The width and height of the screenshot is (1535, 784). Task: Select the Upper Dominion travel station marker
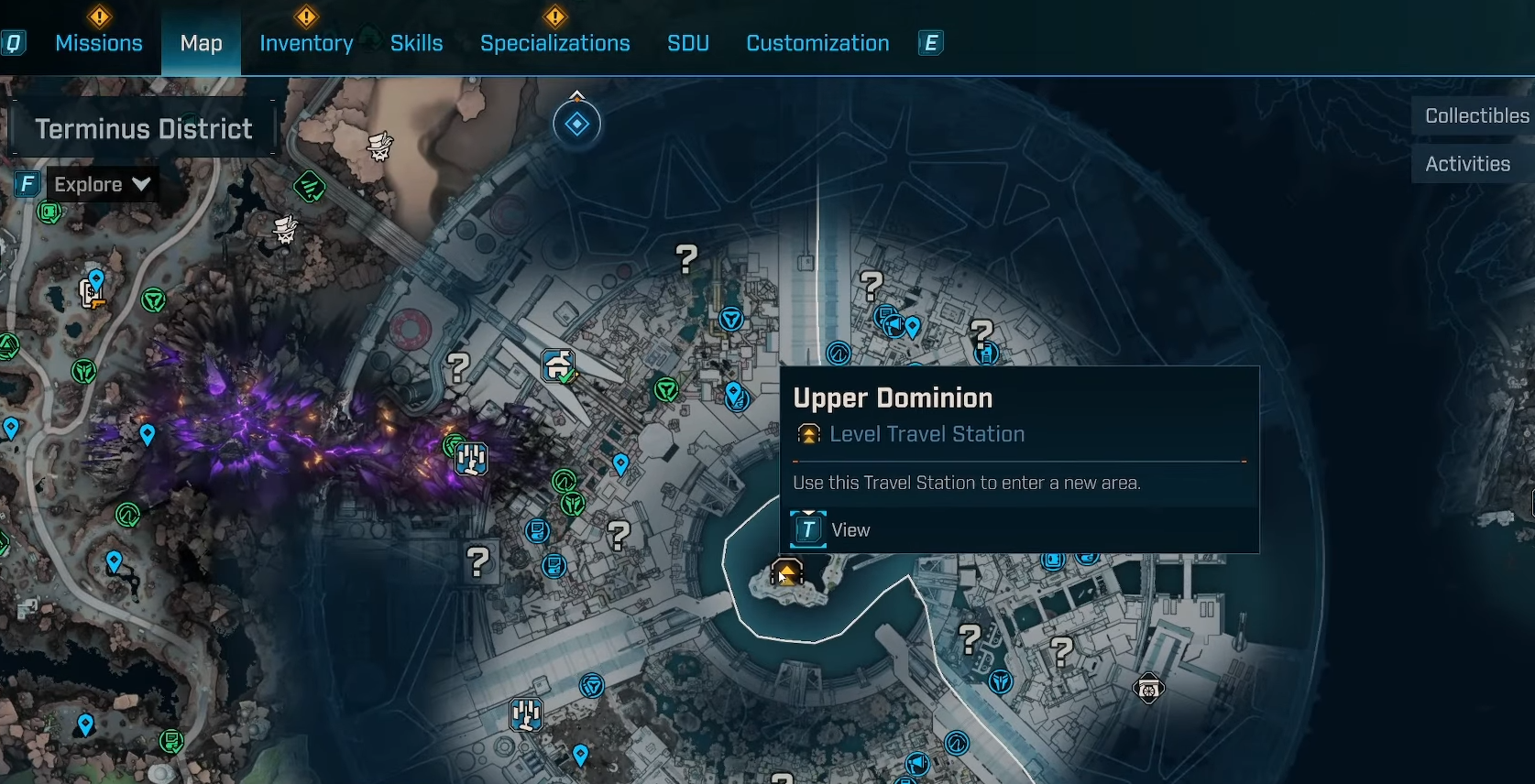click(x=787, y=573)
